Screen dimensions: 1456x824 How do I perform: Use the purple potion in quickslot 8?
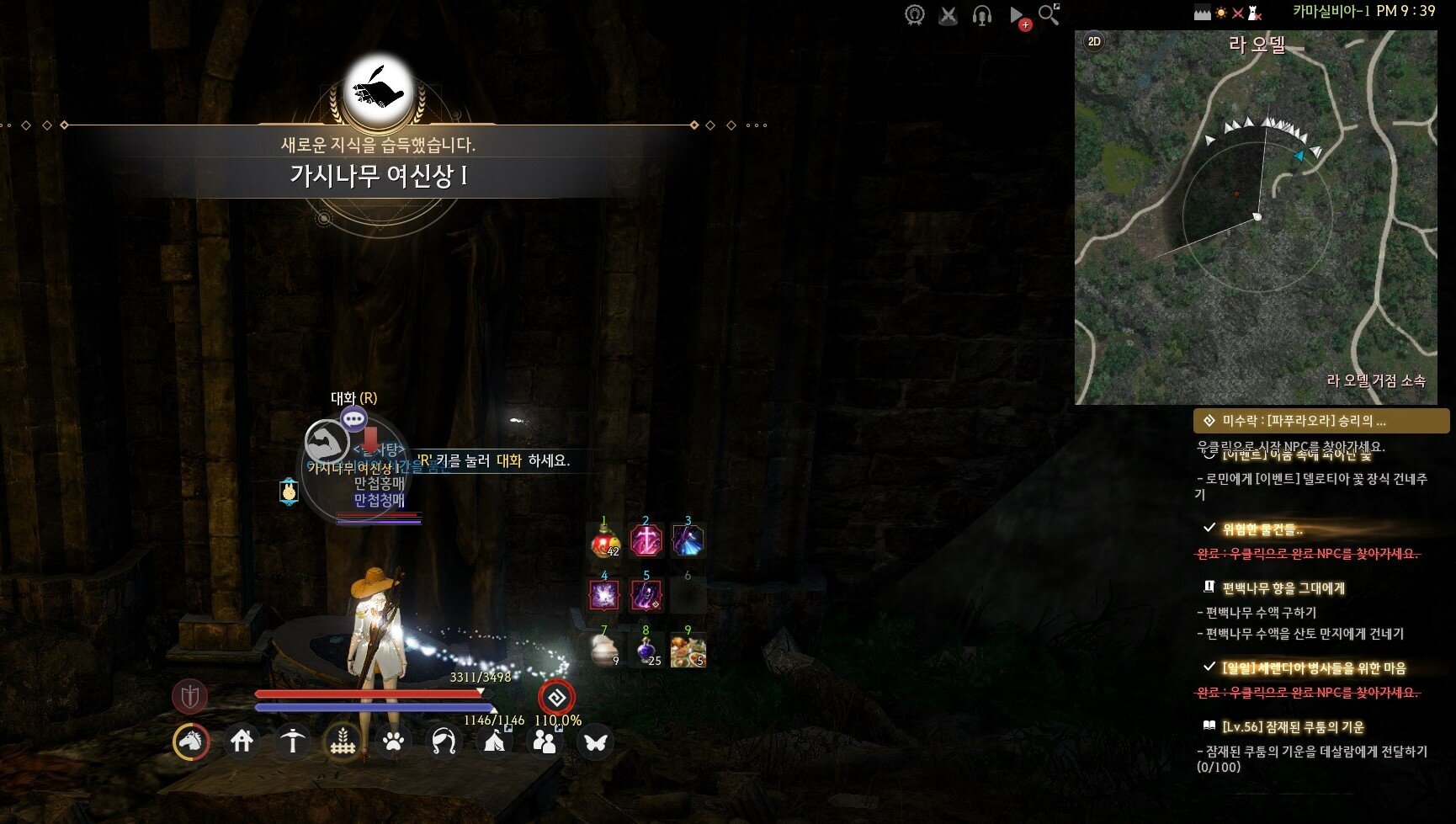click(646, 650)
